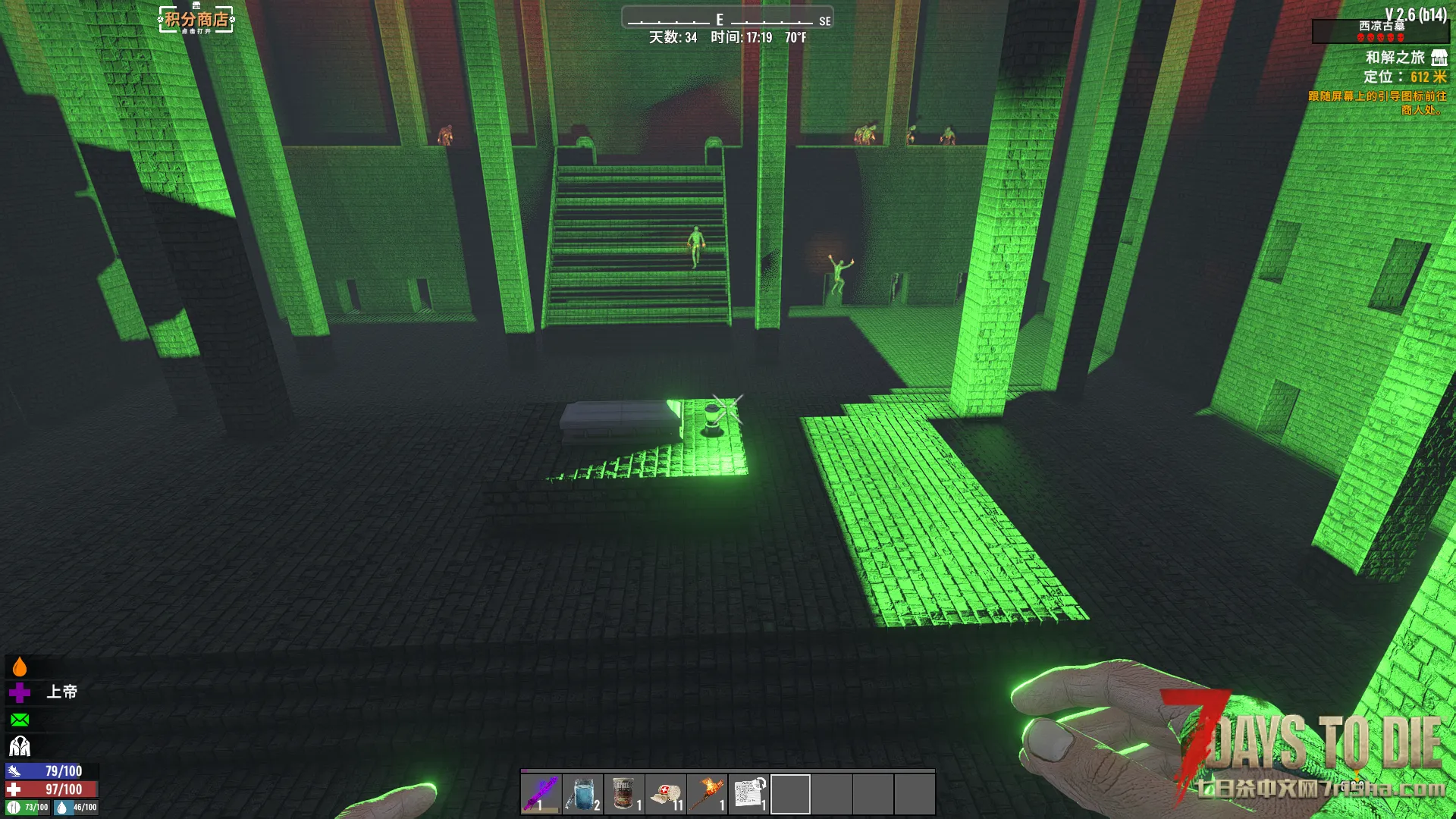The image size is (1456, 819).
Task: Choose the canned food hotbar slot
Action: (x=624, y=794)
